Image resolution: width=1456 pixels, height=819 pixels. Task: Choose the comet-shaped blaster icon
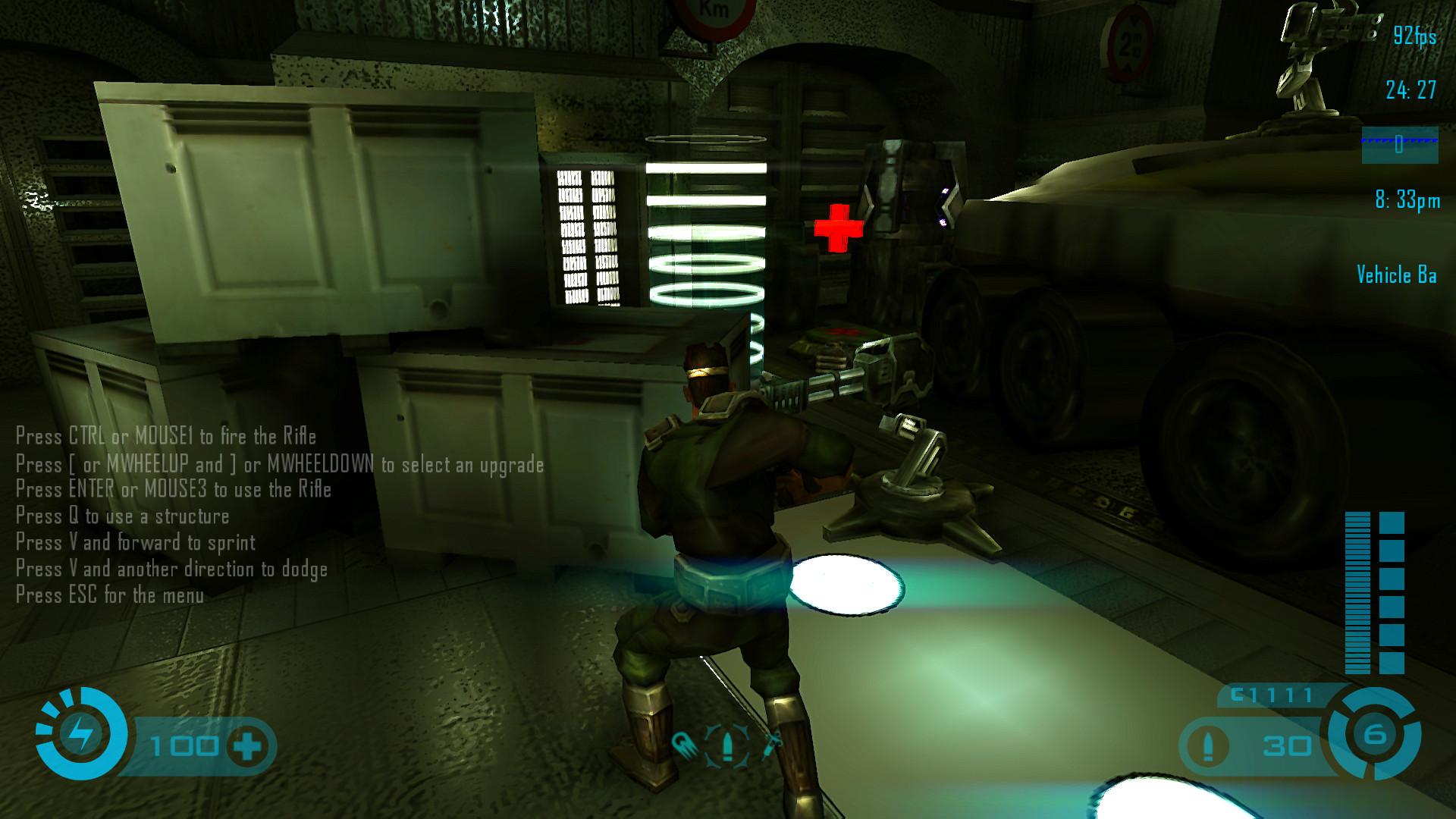tap(683, 744)
